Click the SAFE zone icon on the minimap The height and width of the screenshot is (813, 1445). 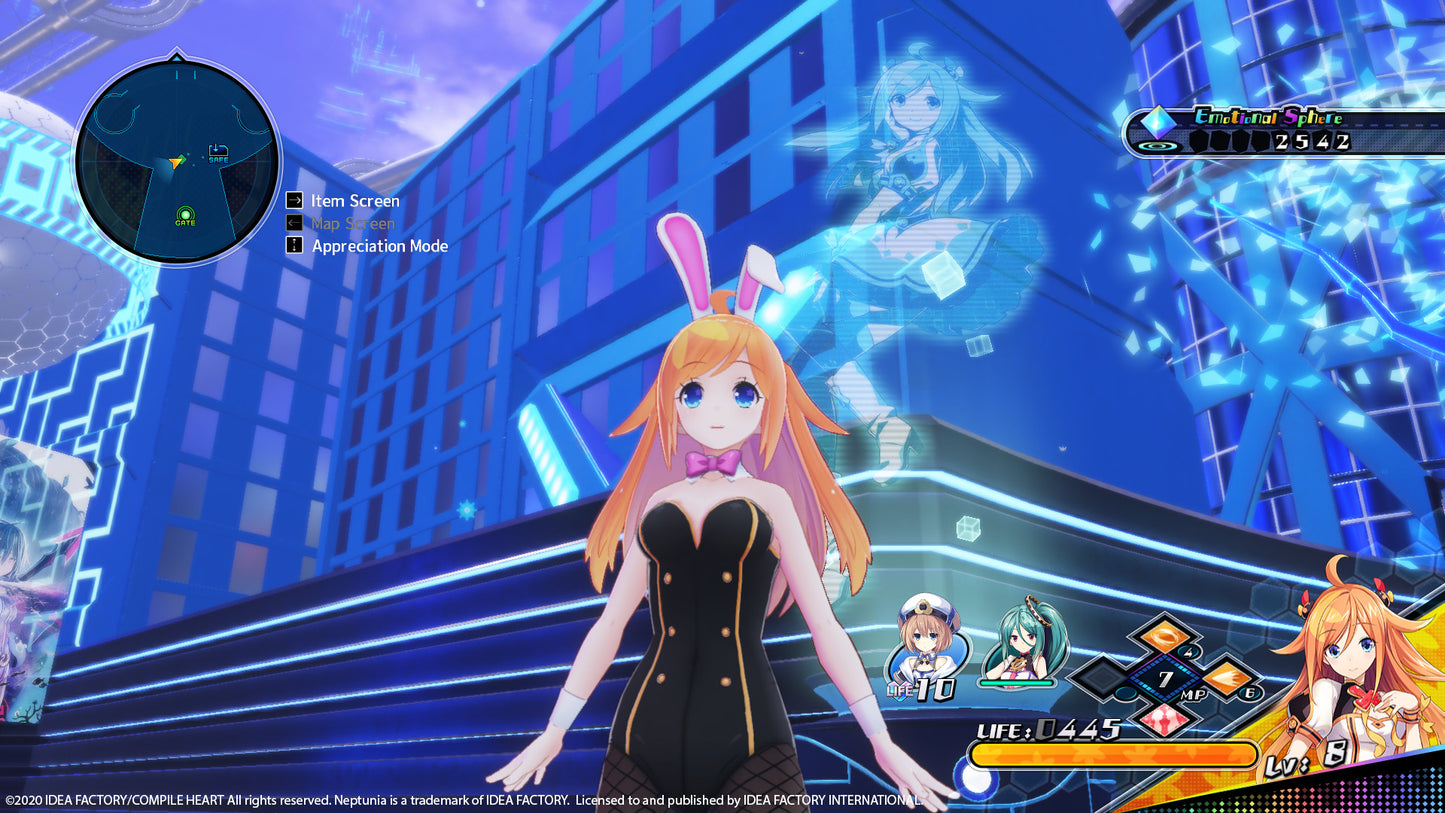point(218,153)
